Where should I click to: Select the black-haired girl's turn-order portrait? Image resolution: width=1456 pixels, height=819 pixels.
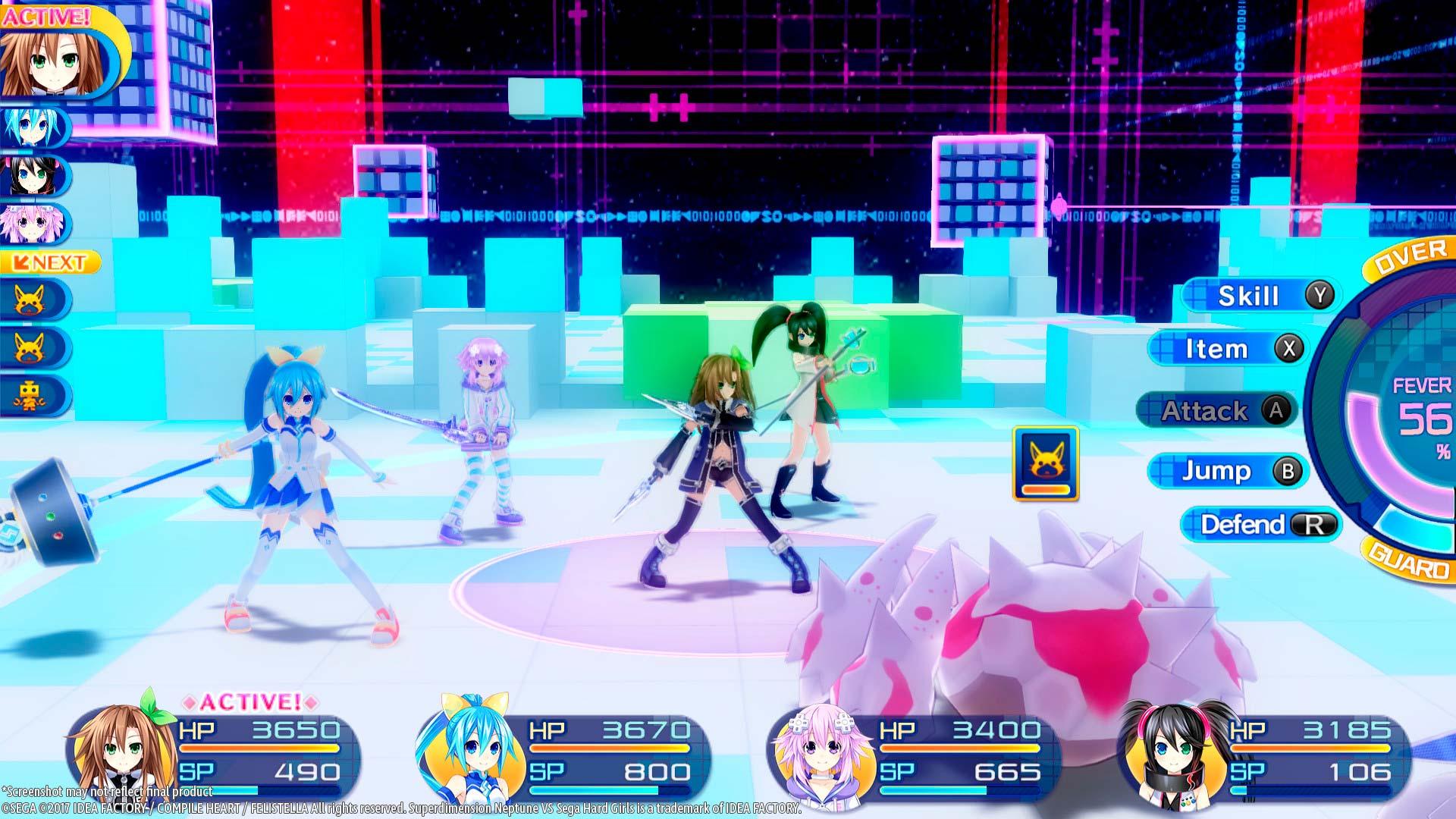(x=30, y=175)
